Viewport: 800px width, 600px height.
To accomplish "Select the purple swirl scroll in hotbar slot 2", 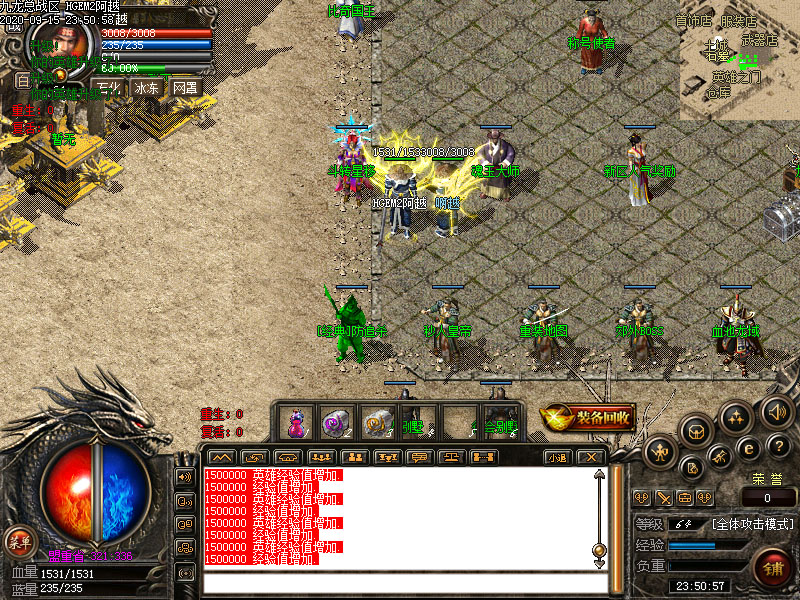I will 334,421.
